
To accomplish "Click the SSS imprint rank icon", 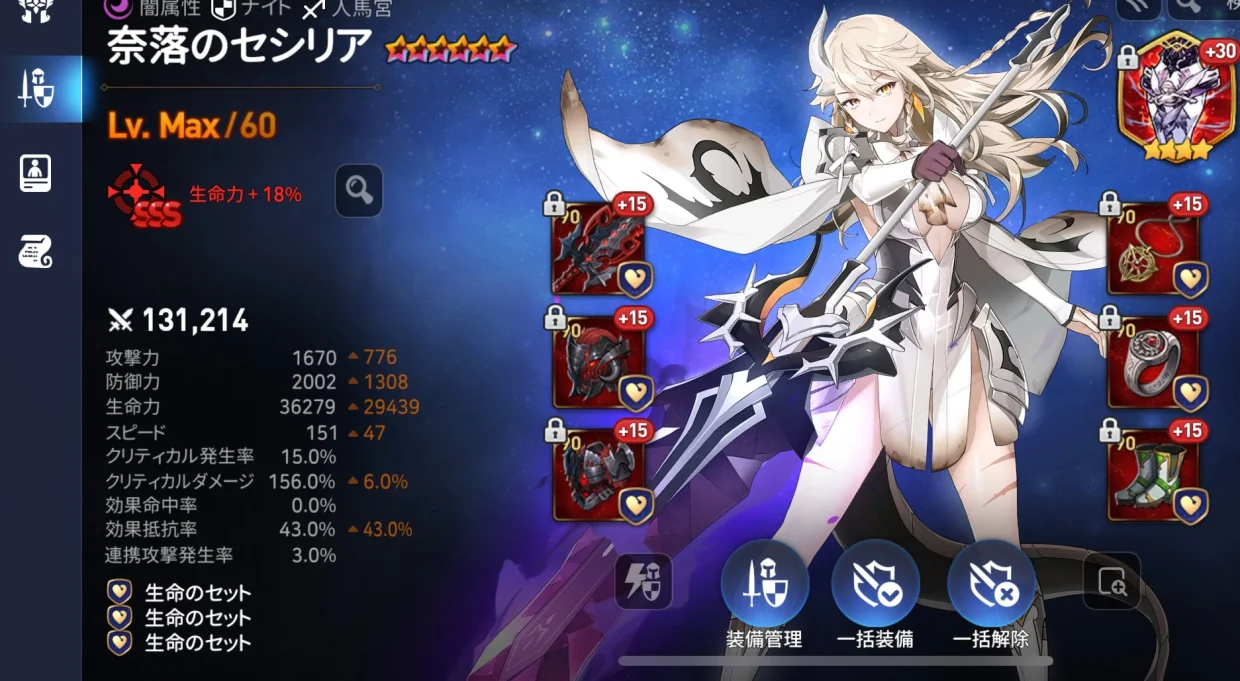I will tap(145, 196).
